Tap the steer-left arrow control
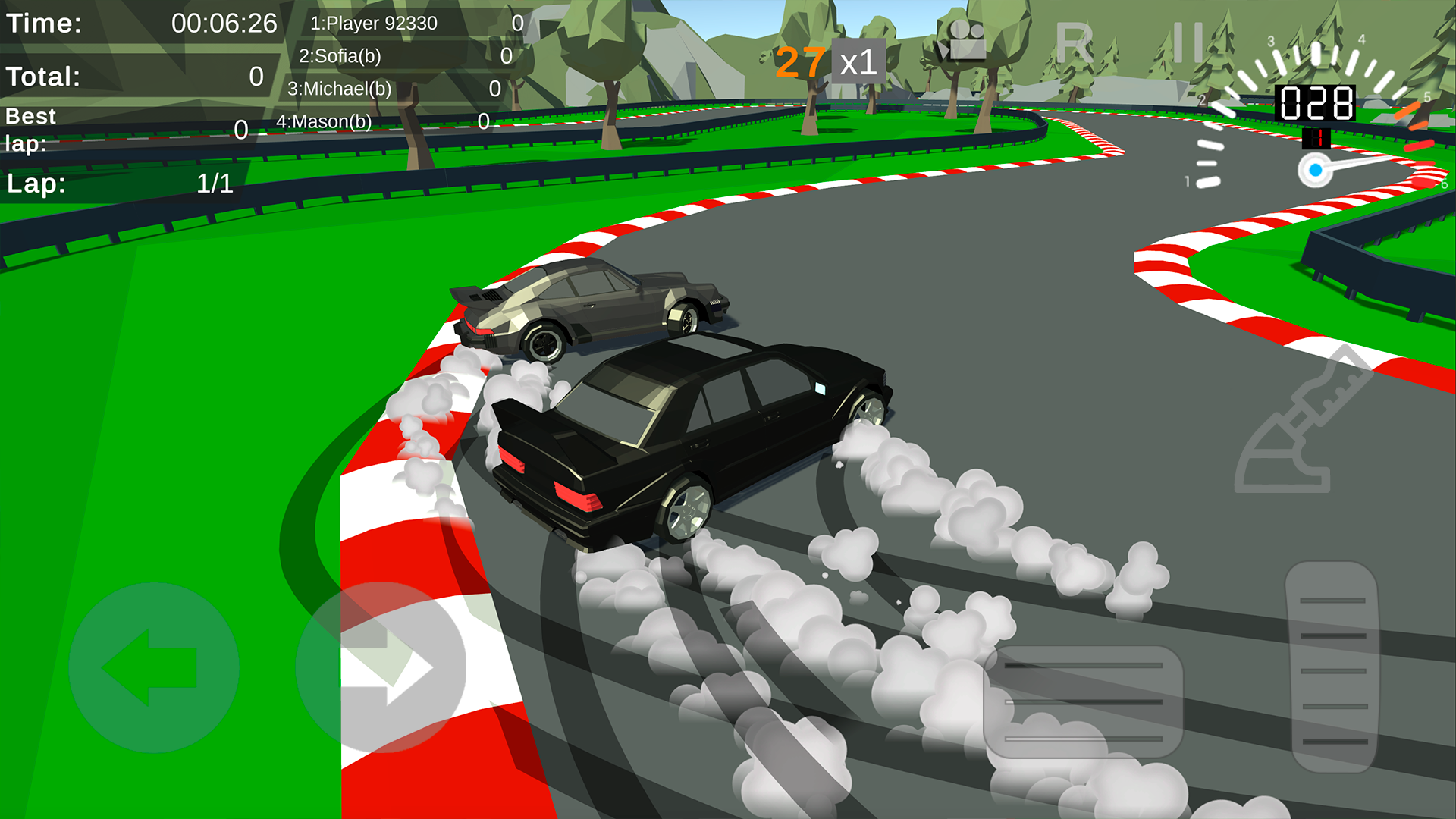1456x819 pixels. (x=159, y=667)
